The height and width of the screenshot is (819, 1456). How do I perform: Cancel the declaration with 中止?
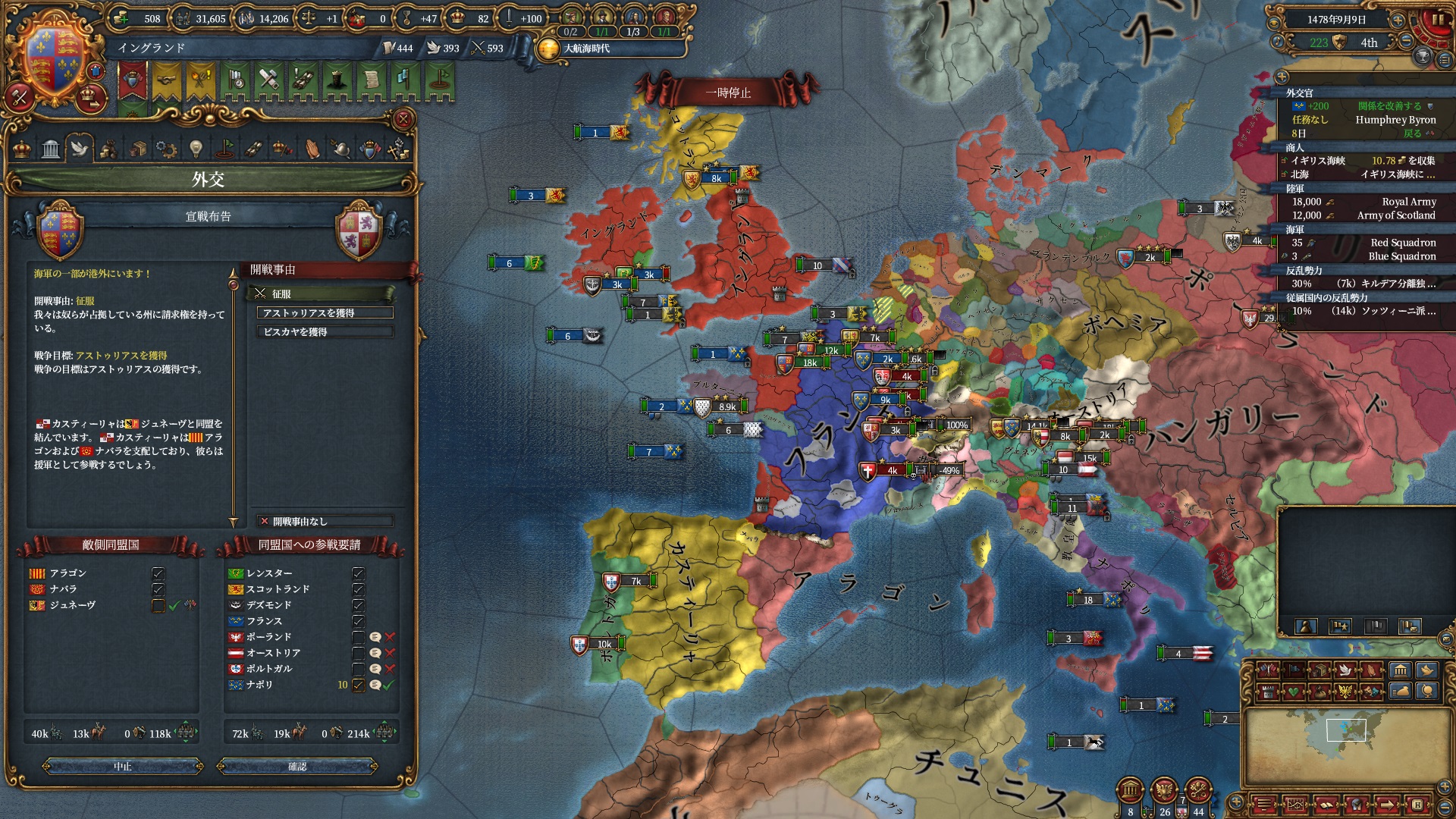pos(123,767)
